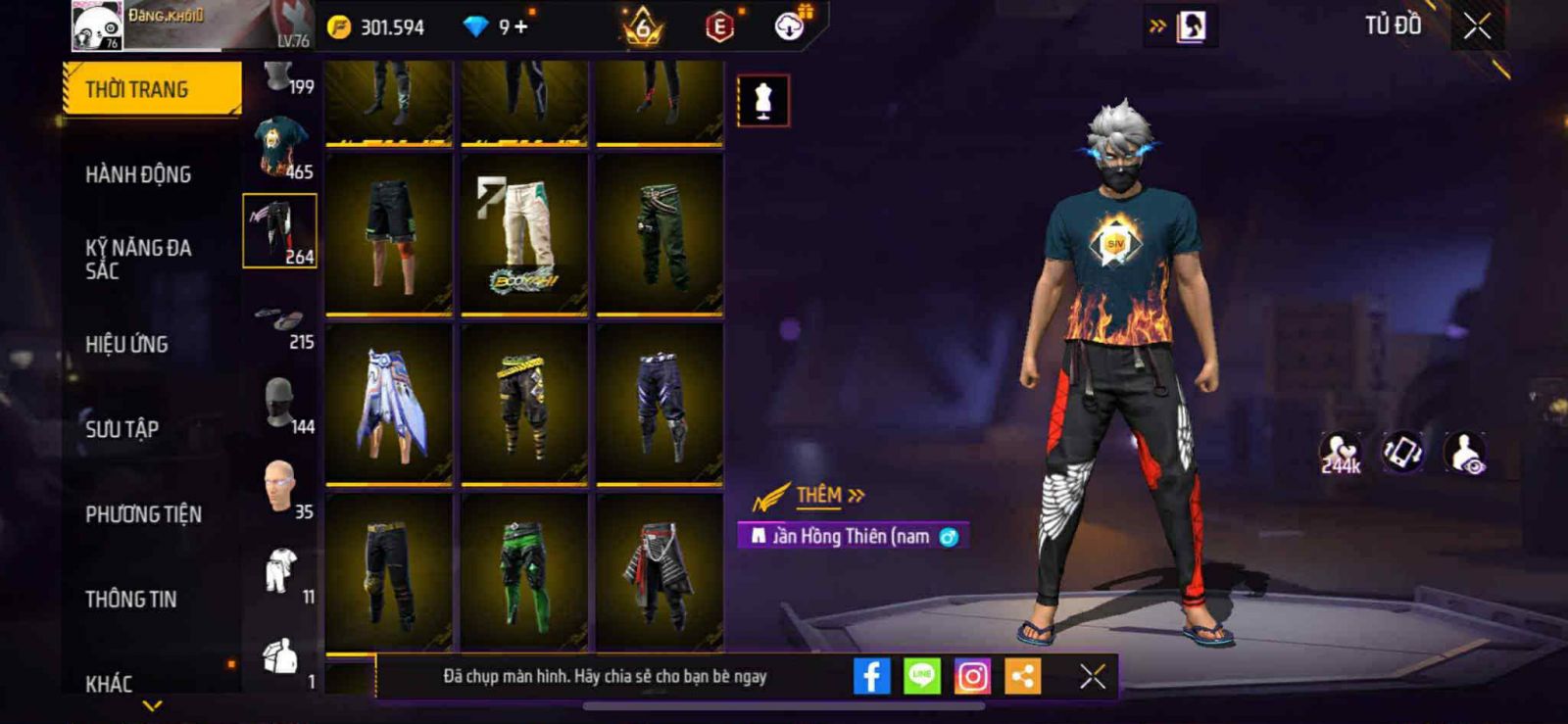The image size is (1568, 724).
Task: Click the mannequin outfit icon
Action: point(762,100)
